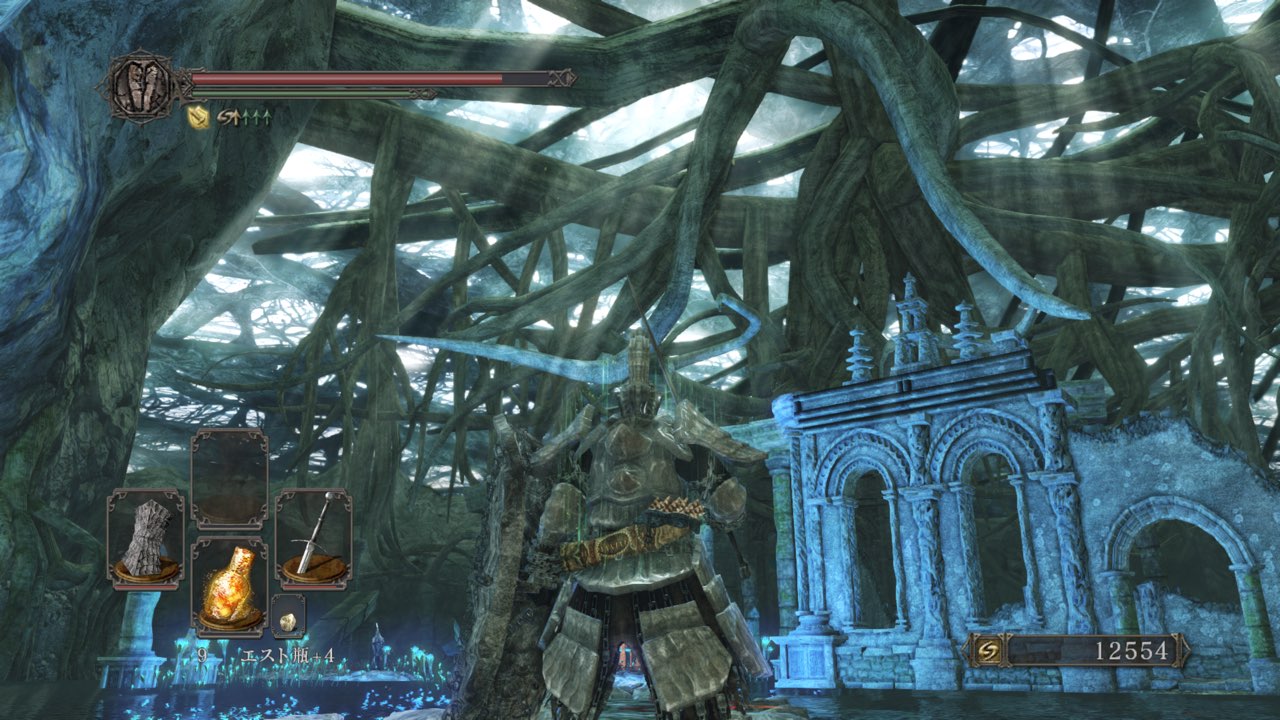
Task: Select the left-hand stone shield slot
Action: (x=145, y=538)
